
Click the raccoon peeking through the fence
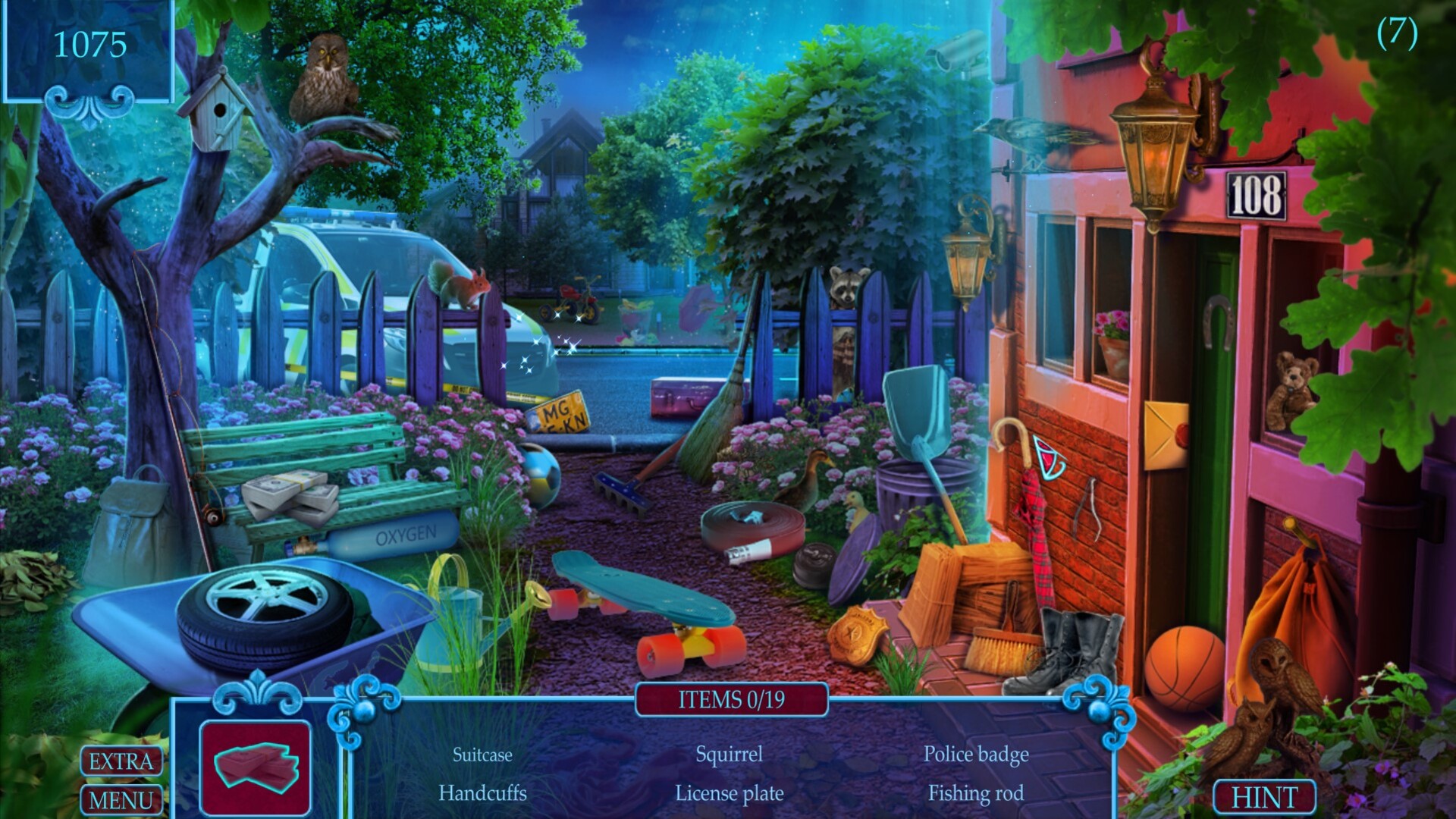point(846,284)
